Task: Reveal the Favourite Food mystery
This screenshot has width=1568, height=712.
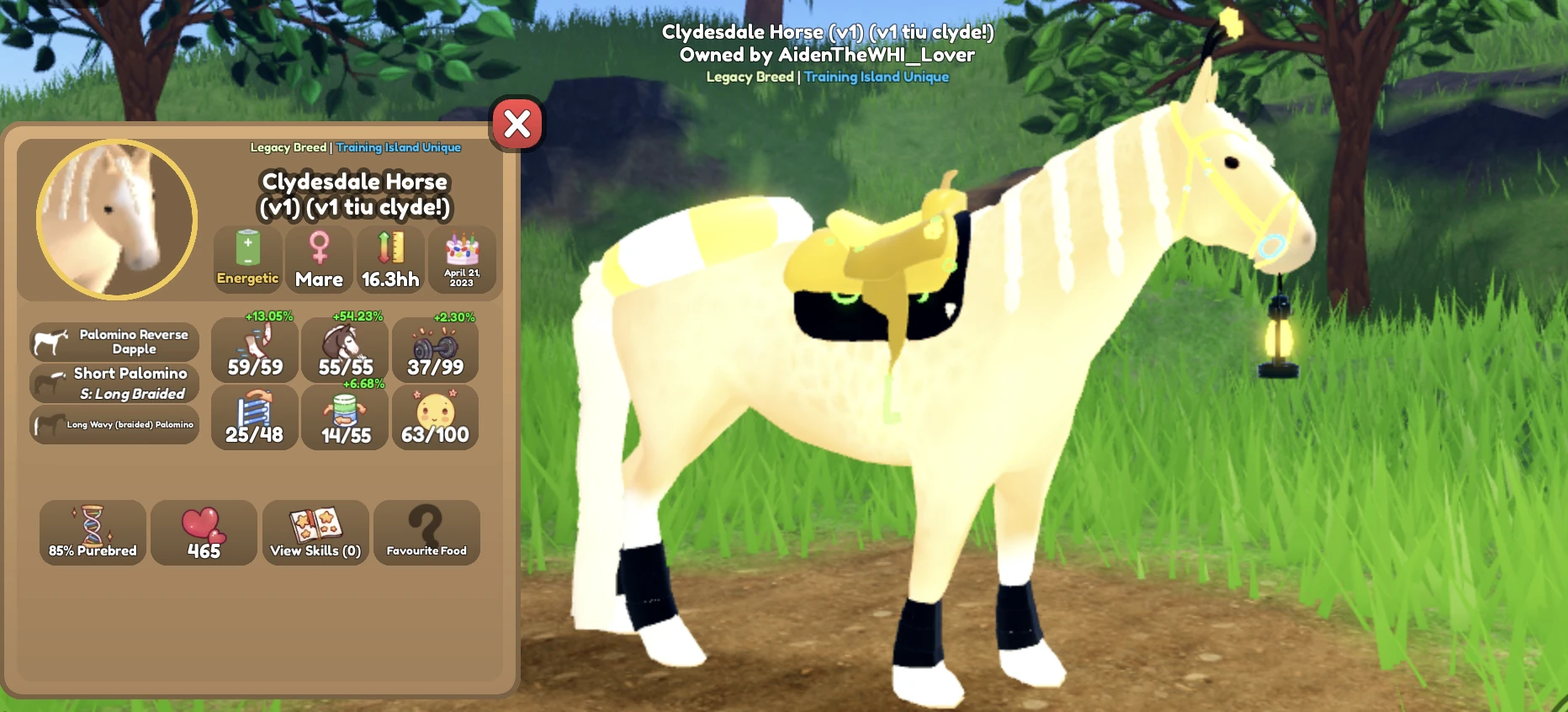Action: point(426,532)
